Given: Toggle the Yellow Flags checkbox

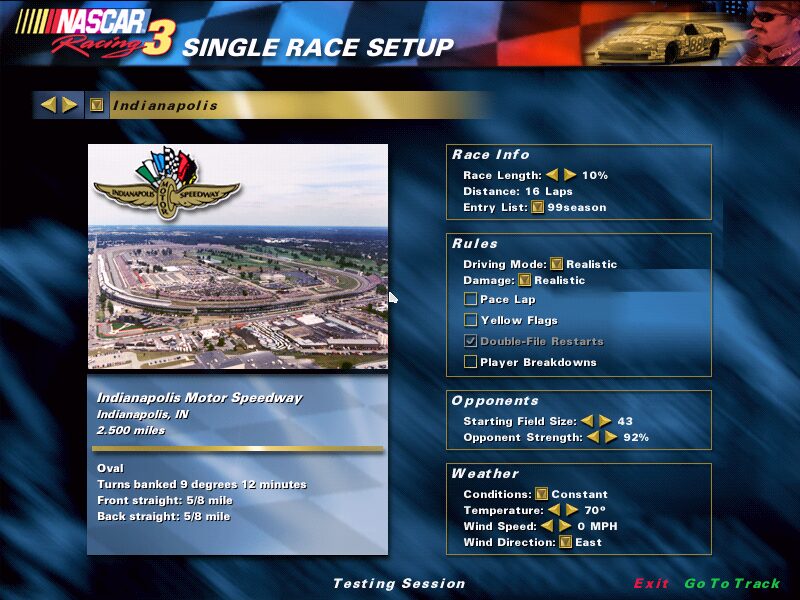Looking at the screenshot, I should 470,320.
